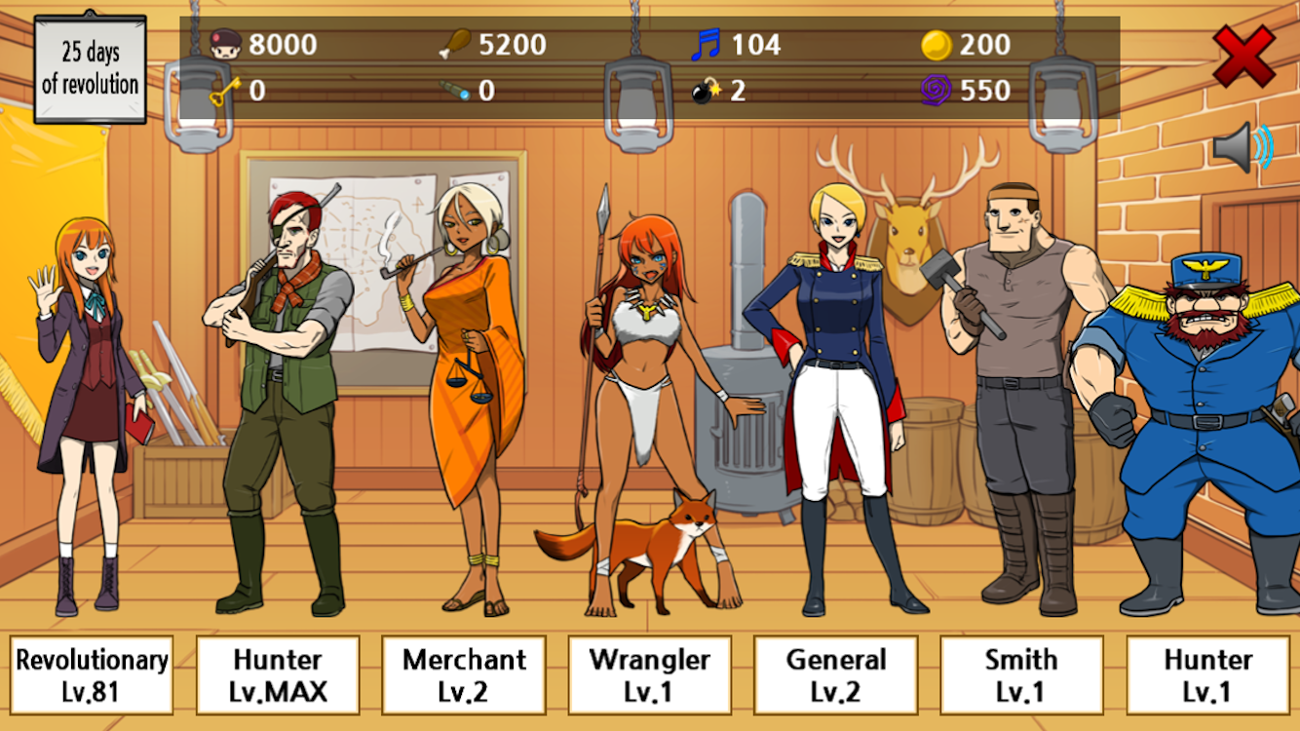Open the Revolutionary Lv.81 character panel
Image resolution: width=1300 pixels, height=731 pixels.
point(90,674)
